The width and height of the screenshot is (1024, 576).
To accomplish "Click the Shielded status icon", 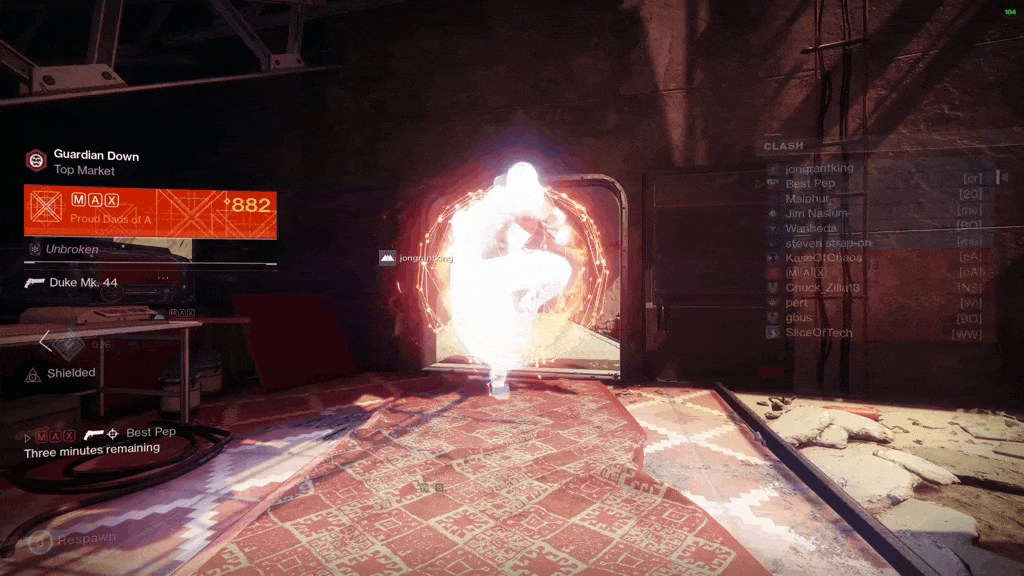I will click(32, 374).
